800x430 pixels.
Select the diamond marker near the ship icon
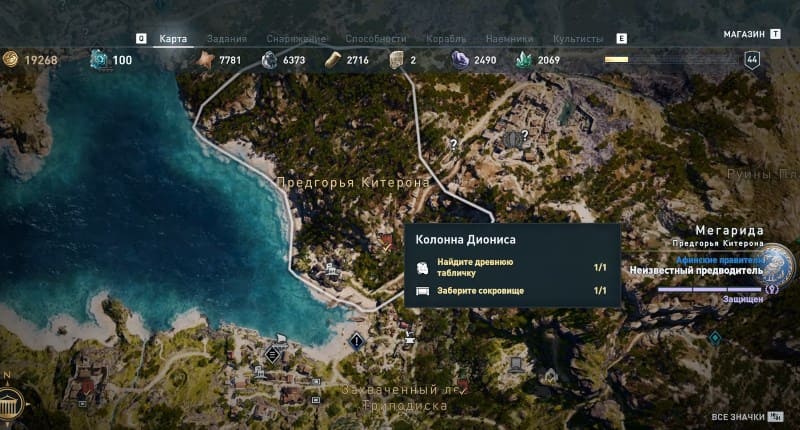(271, 353)
